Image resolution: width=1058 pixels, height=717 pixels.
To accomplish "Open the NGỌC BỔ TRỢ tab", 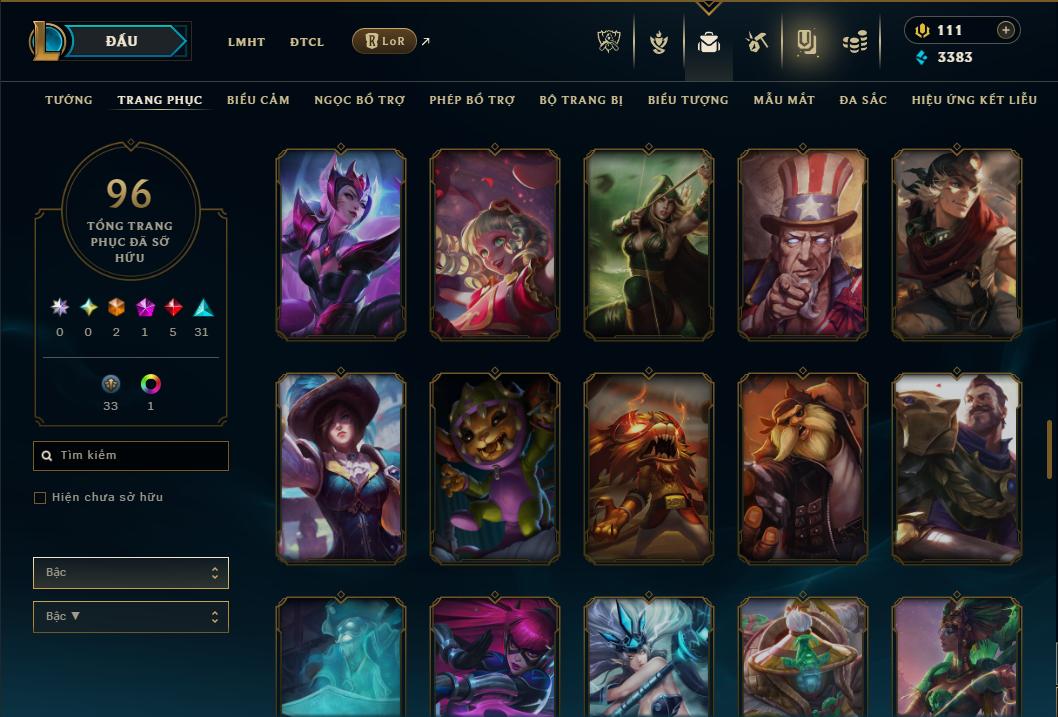I will (x=359, y=100).
